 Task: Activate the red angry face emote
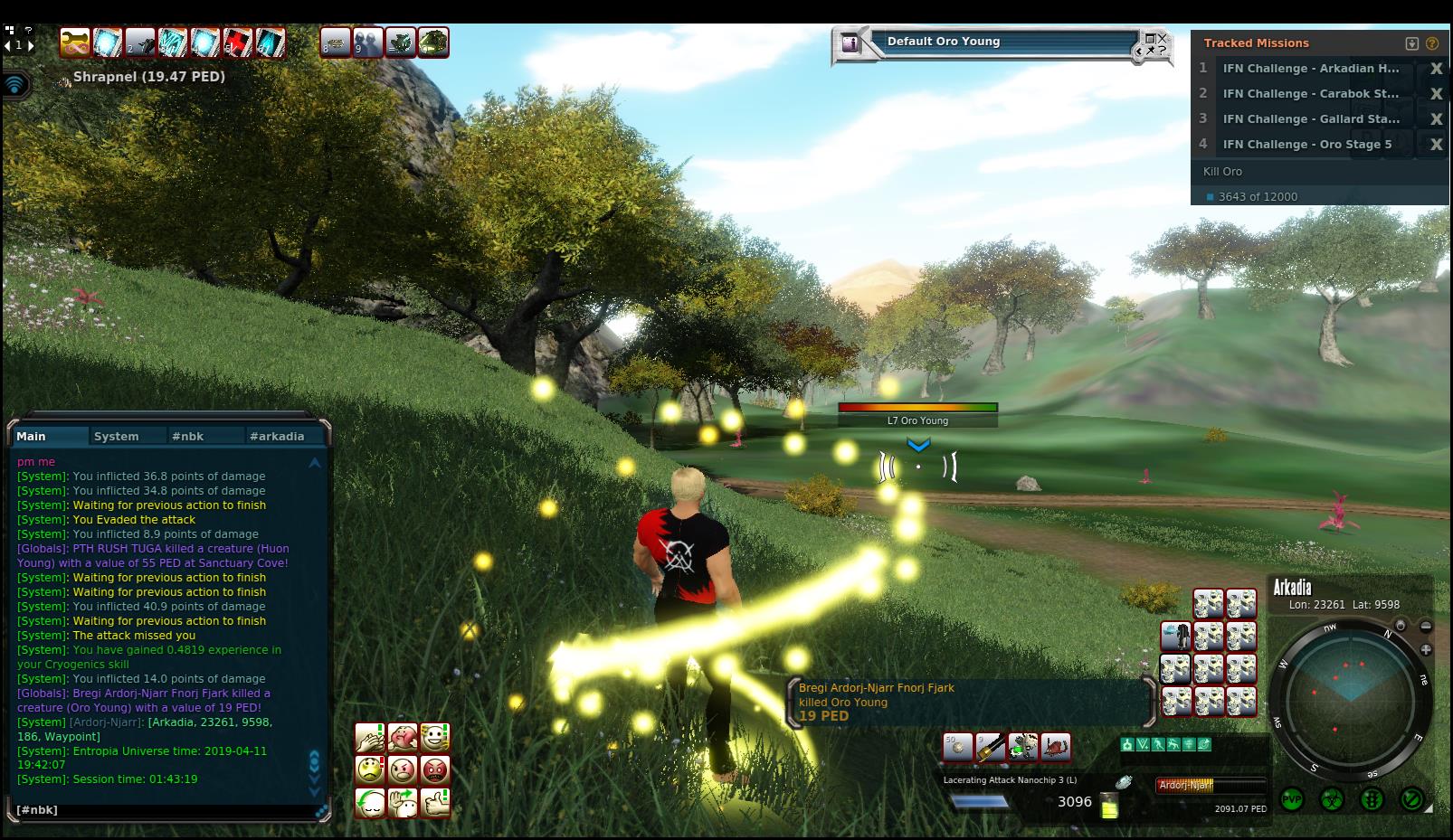click(435, 770)
